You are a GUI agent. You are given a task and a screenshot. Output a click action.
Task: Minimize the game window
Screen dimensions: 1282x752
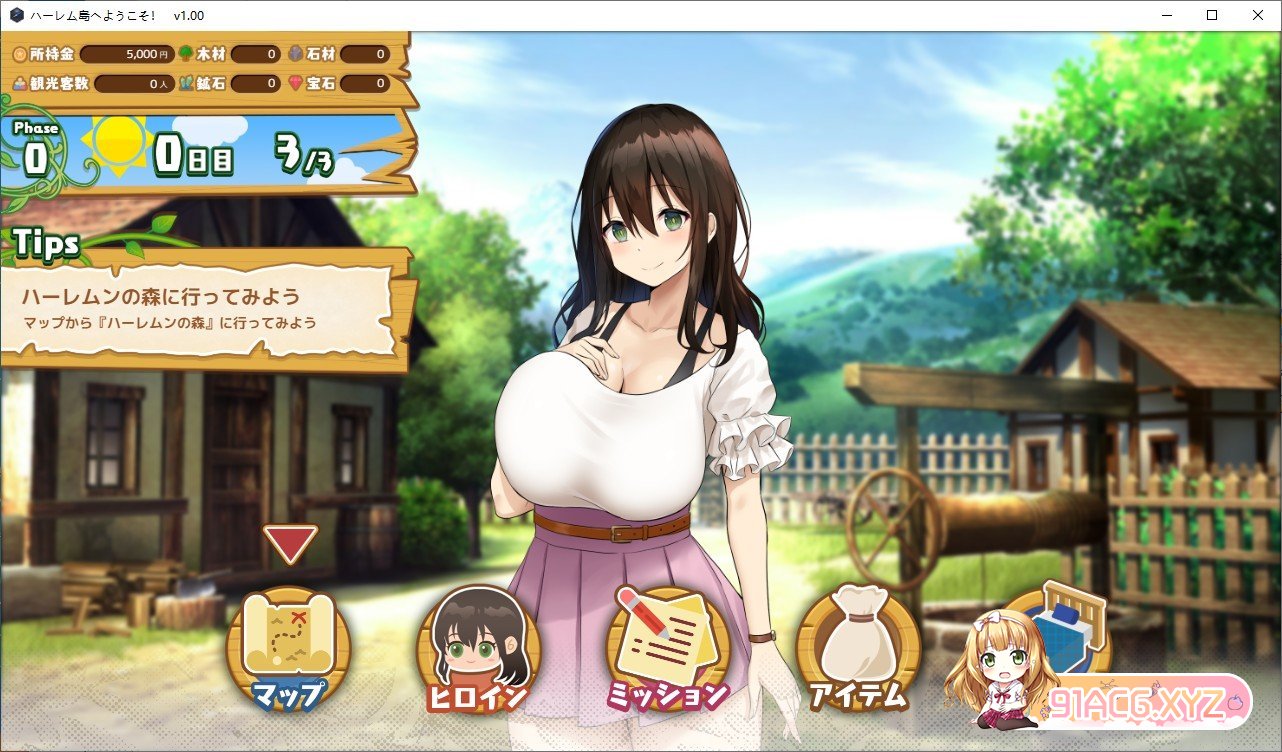click(x=1167, y=15)
